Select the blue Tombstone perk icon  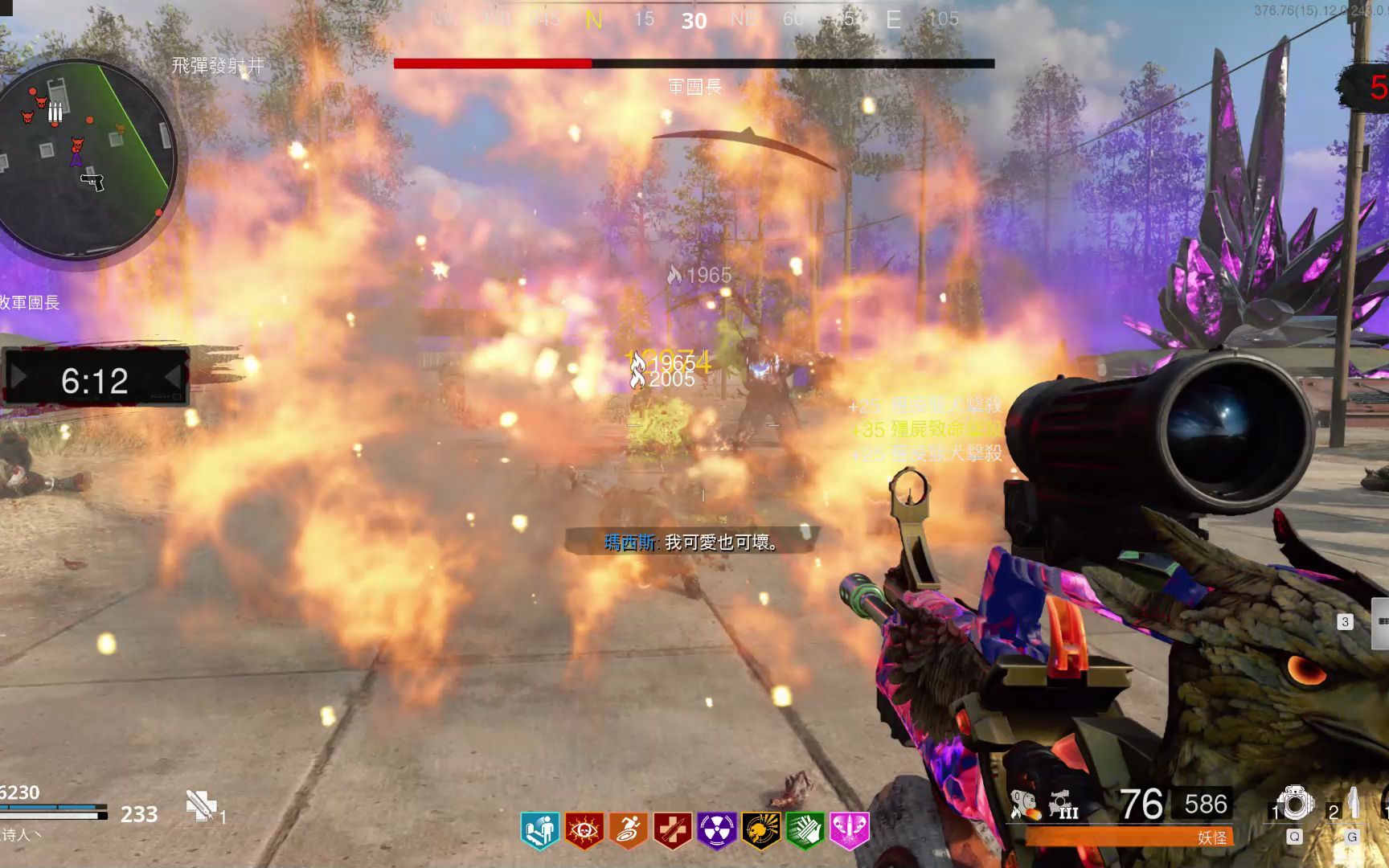click(539, 829)
